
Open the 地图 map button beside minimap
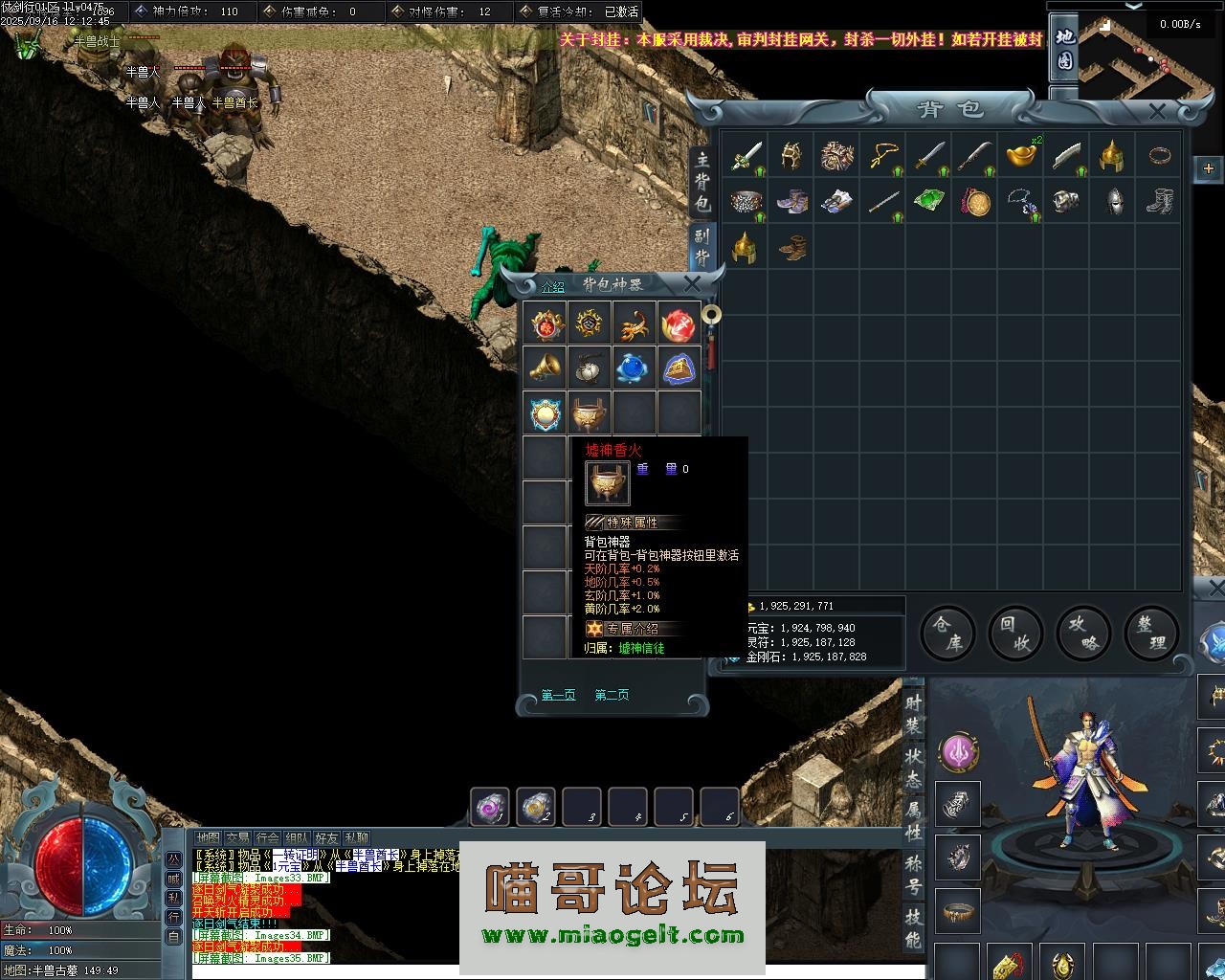[1064, 48]
